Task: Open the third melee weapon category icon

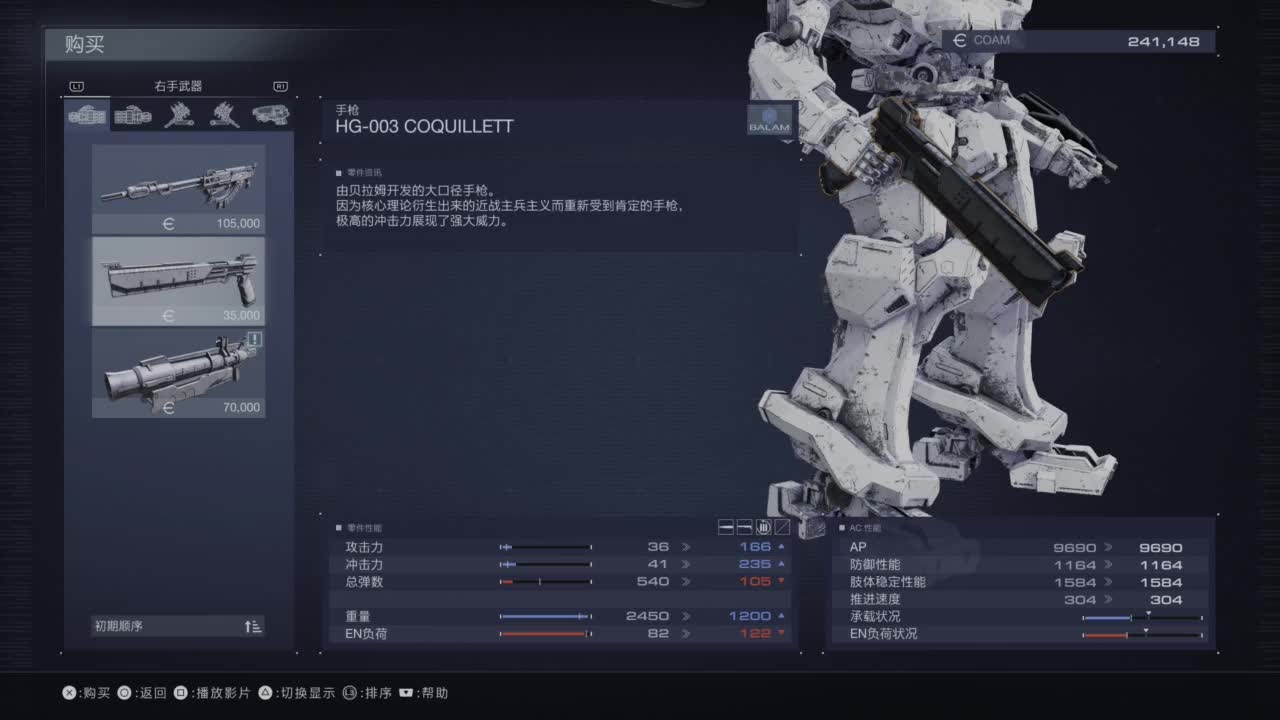Action: coord(178,114)
